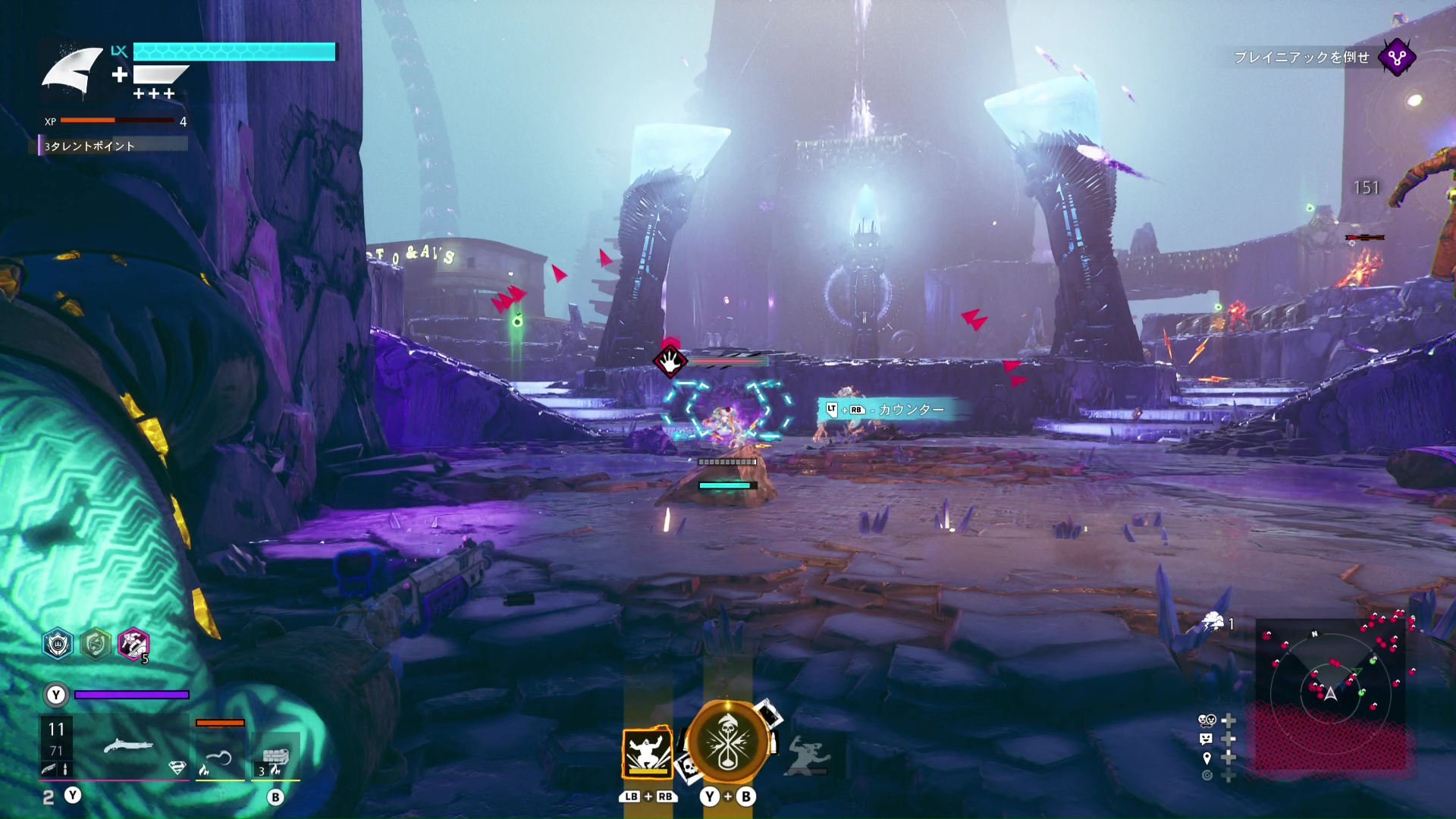This screenshot has height=819, width=1456.
Task: Select the shotgun weapon slot
Action: (128, 746)
